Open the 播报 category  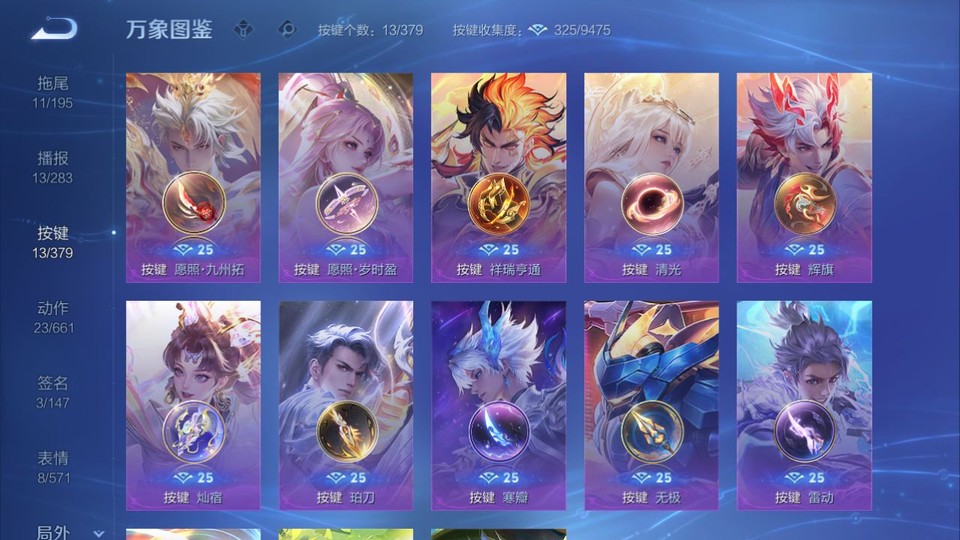[x=53, y=166]
